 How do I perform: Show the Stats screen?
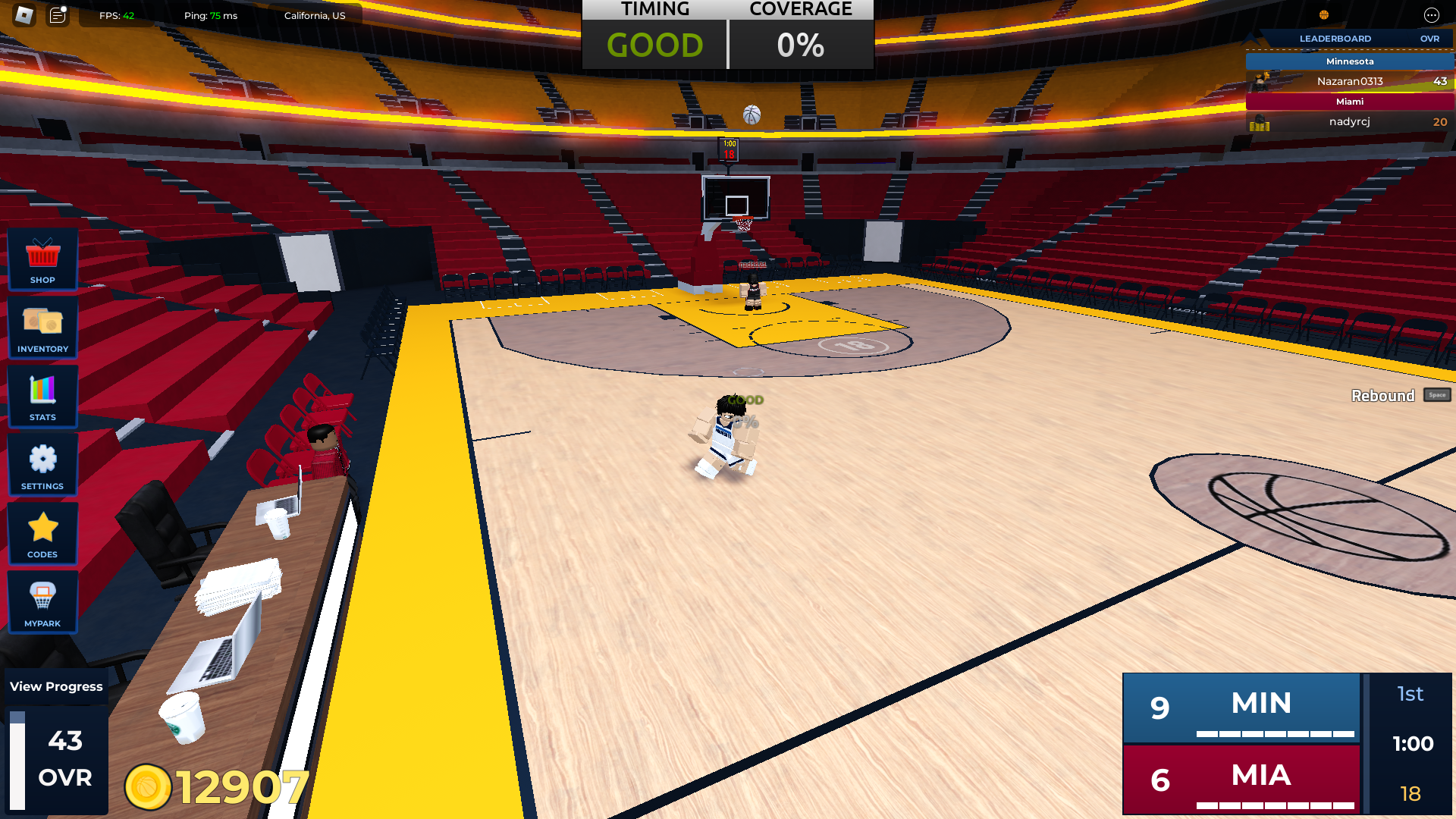(x=42, y=397)
